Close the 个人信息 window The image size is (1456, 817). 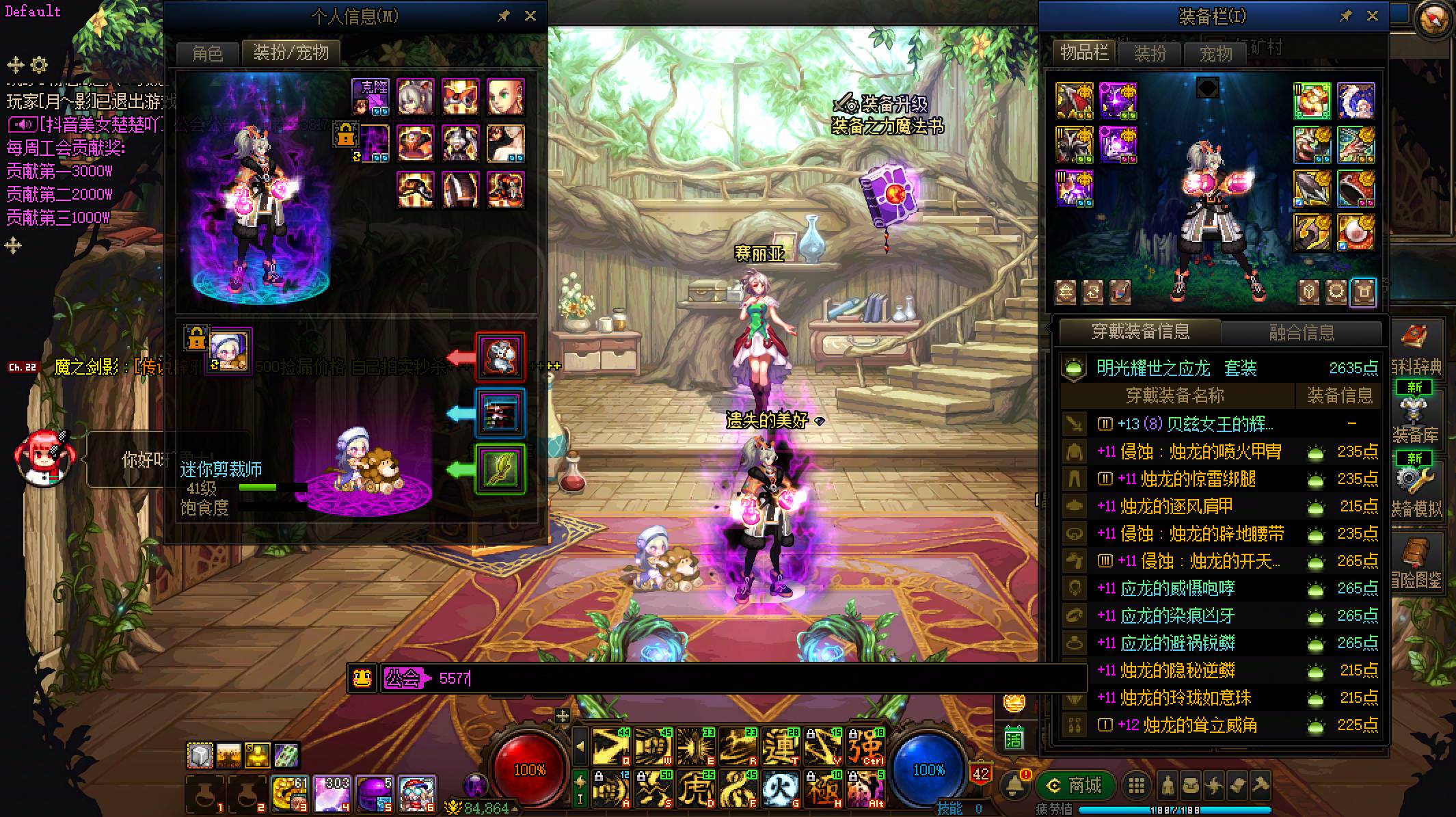pos(530,16)
